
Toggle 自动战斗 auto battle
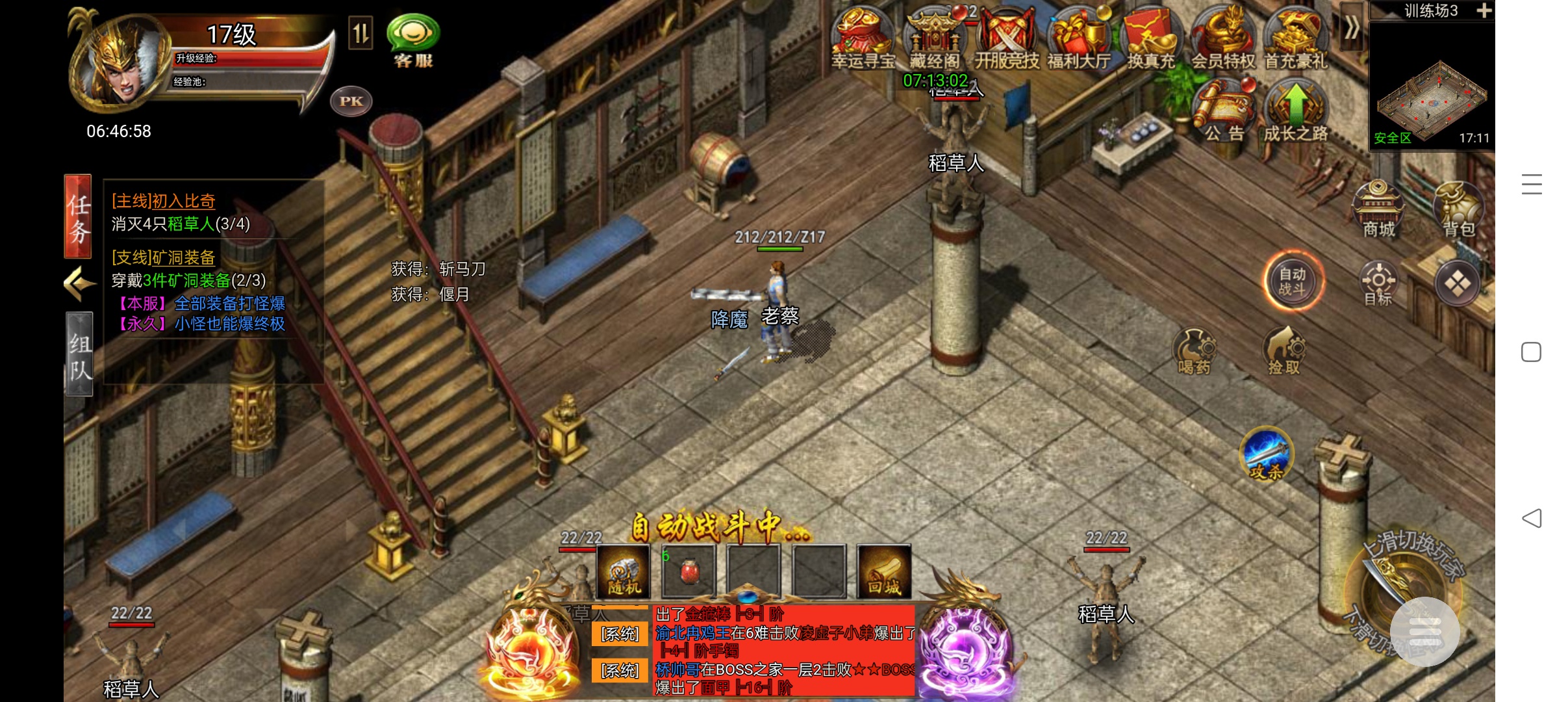point(1293,281)
